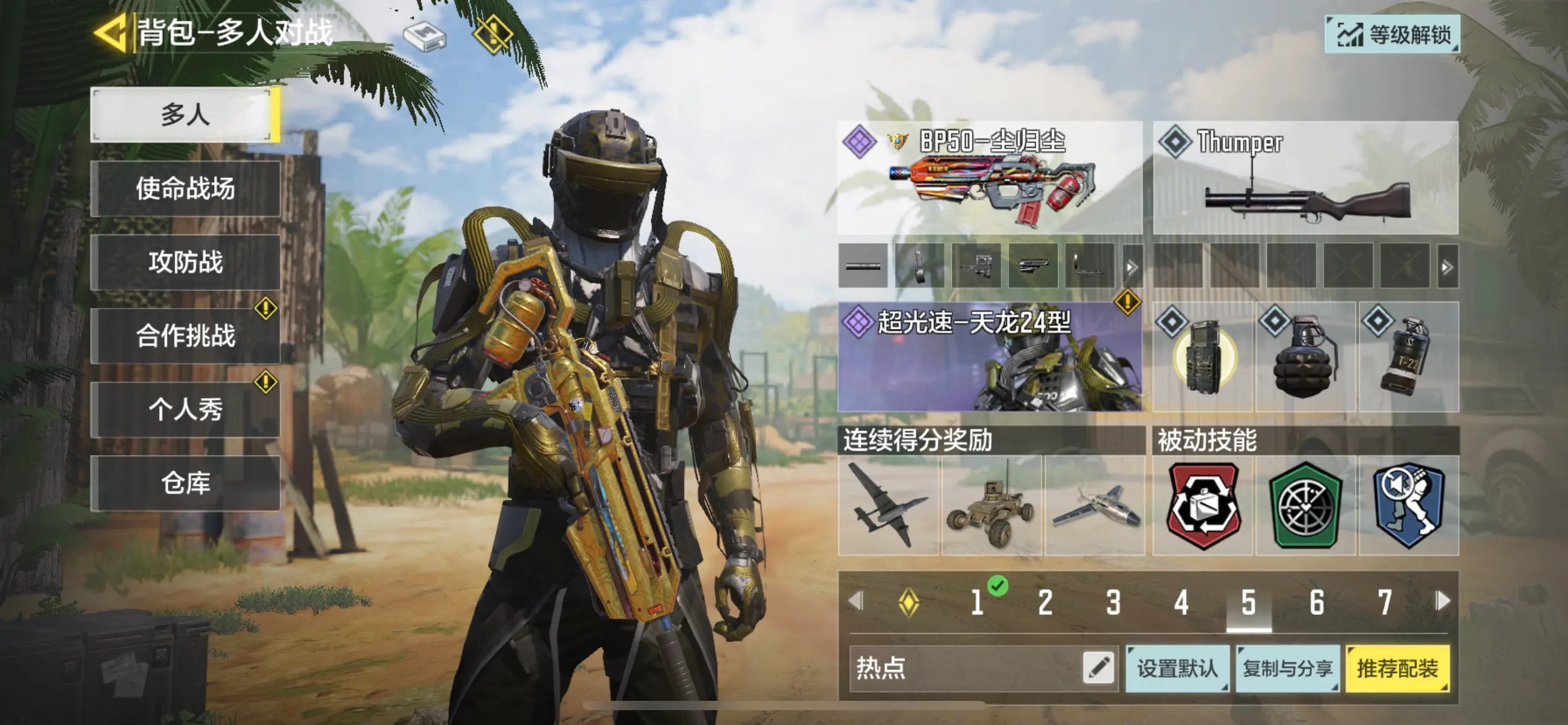Switch to loadout number 3
Image resolution: width=1568 pixels, height=725 pixels.
tap(1113, 602)
